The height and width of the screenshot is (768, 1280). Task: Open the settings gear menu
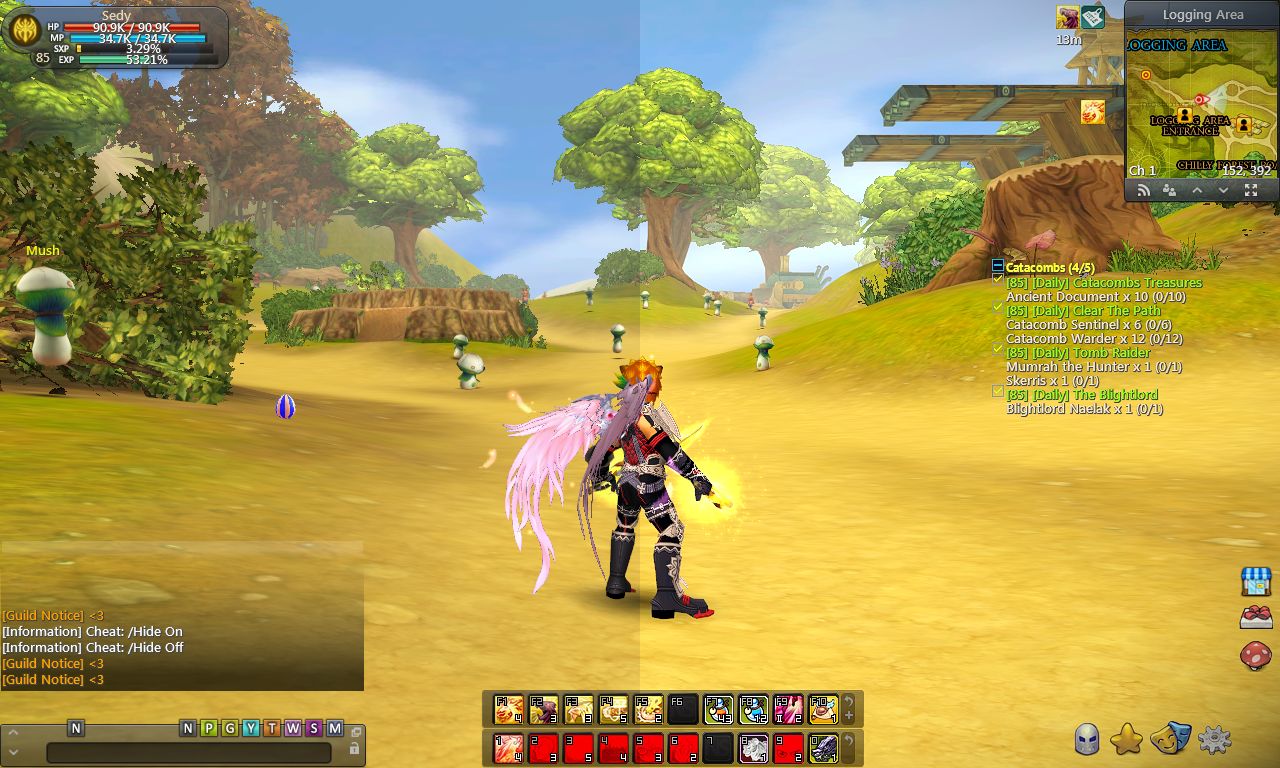(1214, 739)
